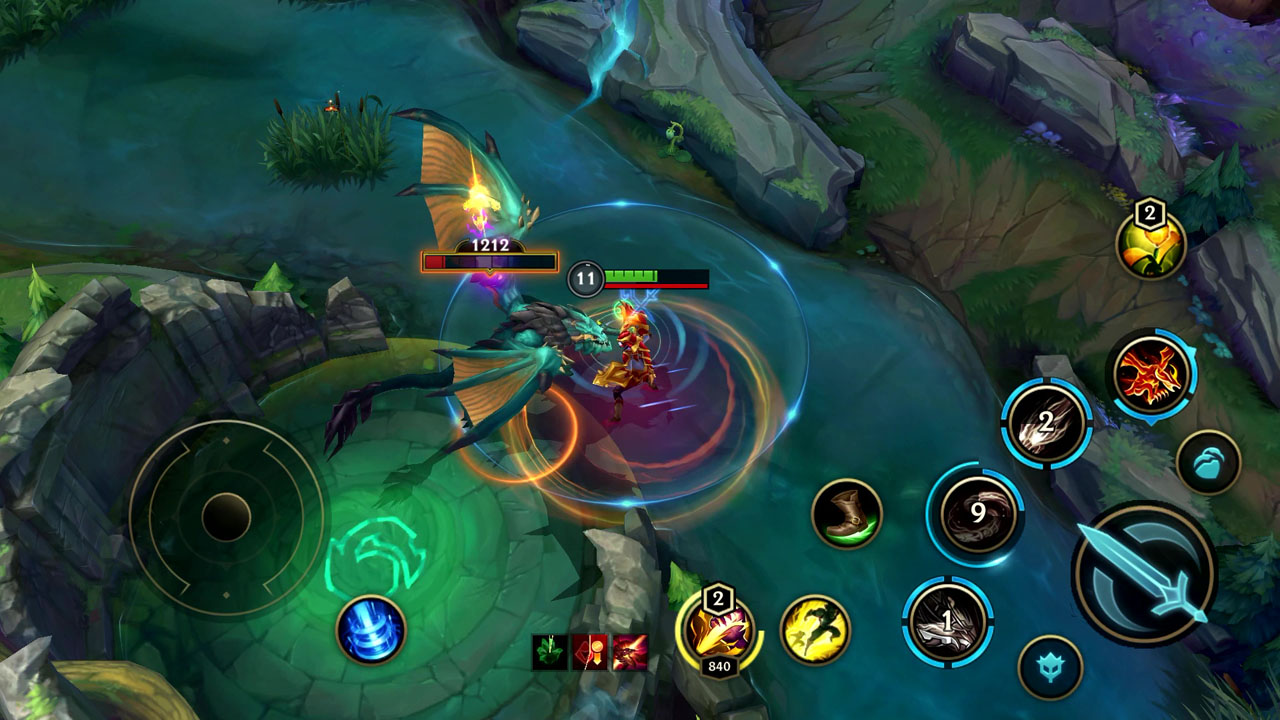Buy the suggested item costing 840
The height and width of the screenshot is (720, 1280).
click(717, 632)
